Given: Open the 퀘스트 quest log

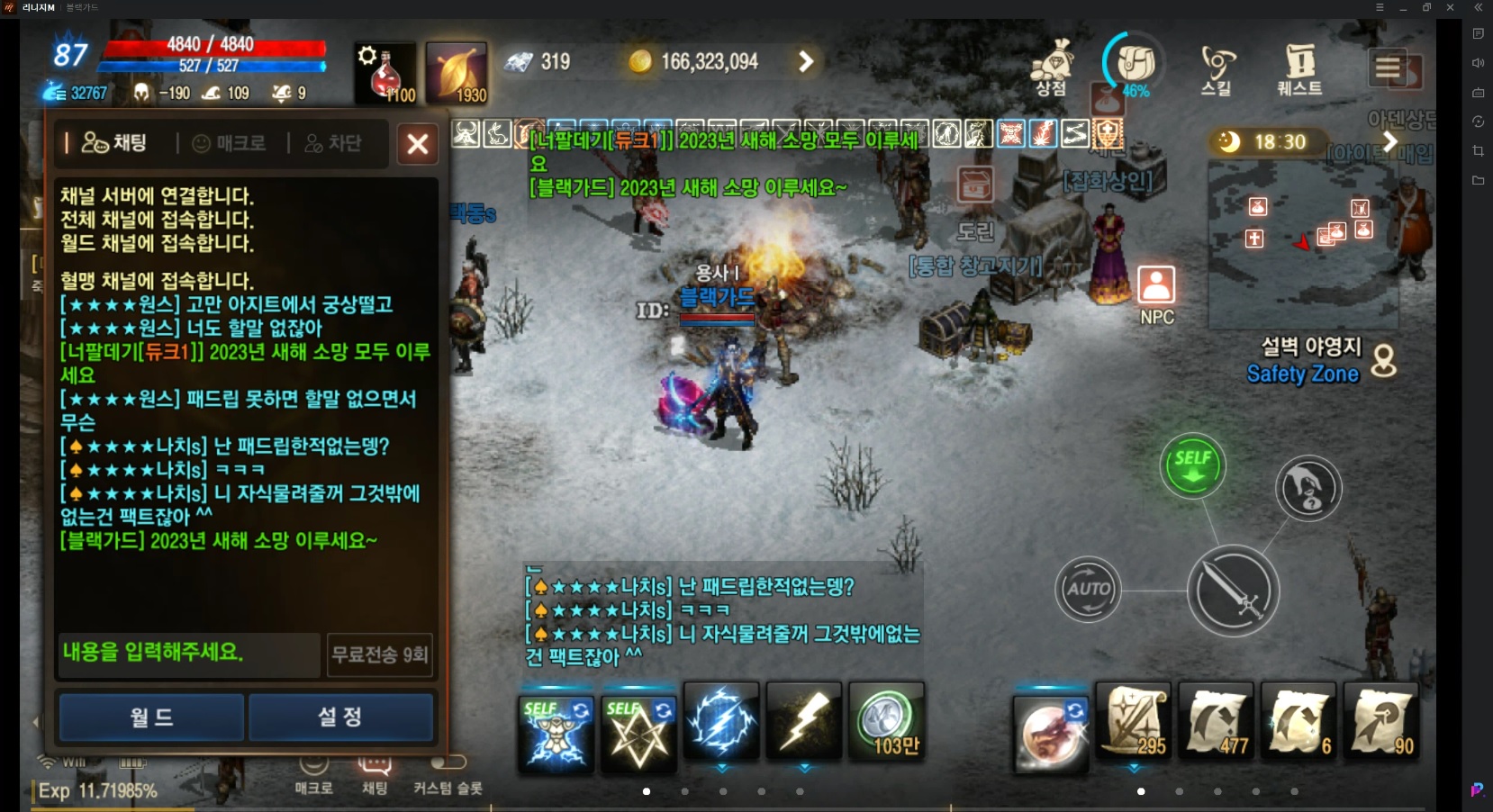Looking at the screenshot, I should coord(1299,63).
